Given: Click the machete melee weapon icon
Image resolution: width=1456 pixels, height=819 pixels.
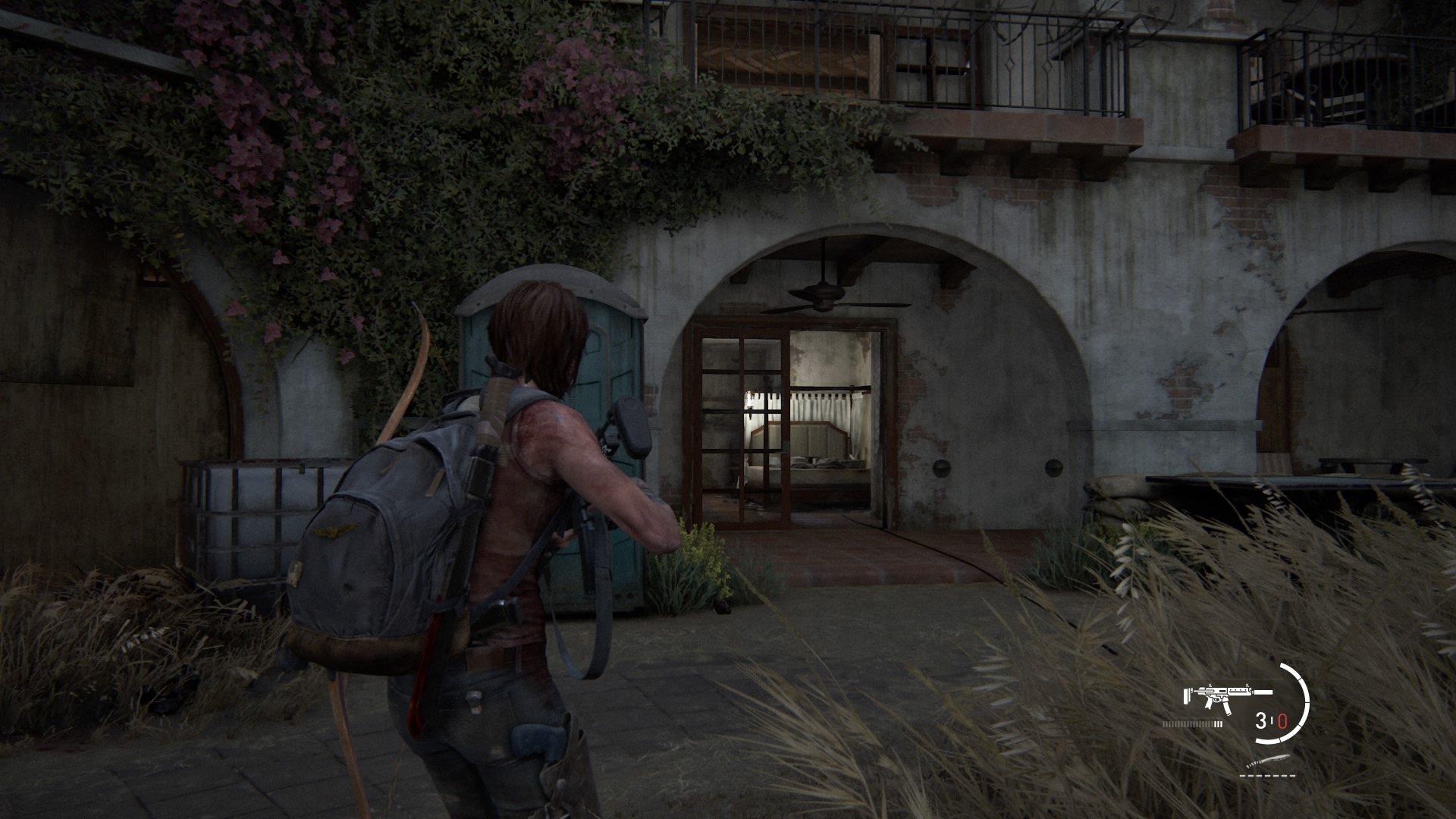Looking at the screenshot, I should tap(1266, 762).
